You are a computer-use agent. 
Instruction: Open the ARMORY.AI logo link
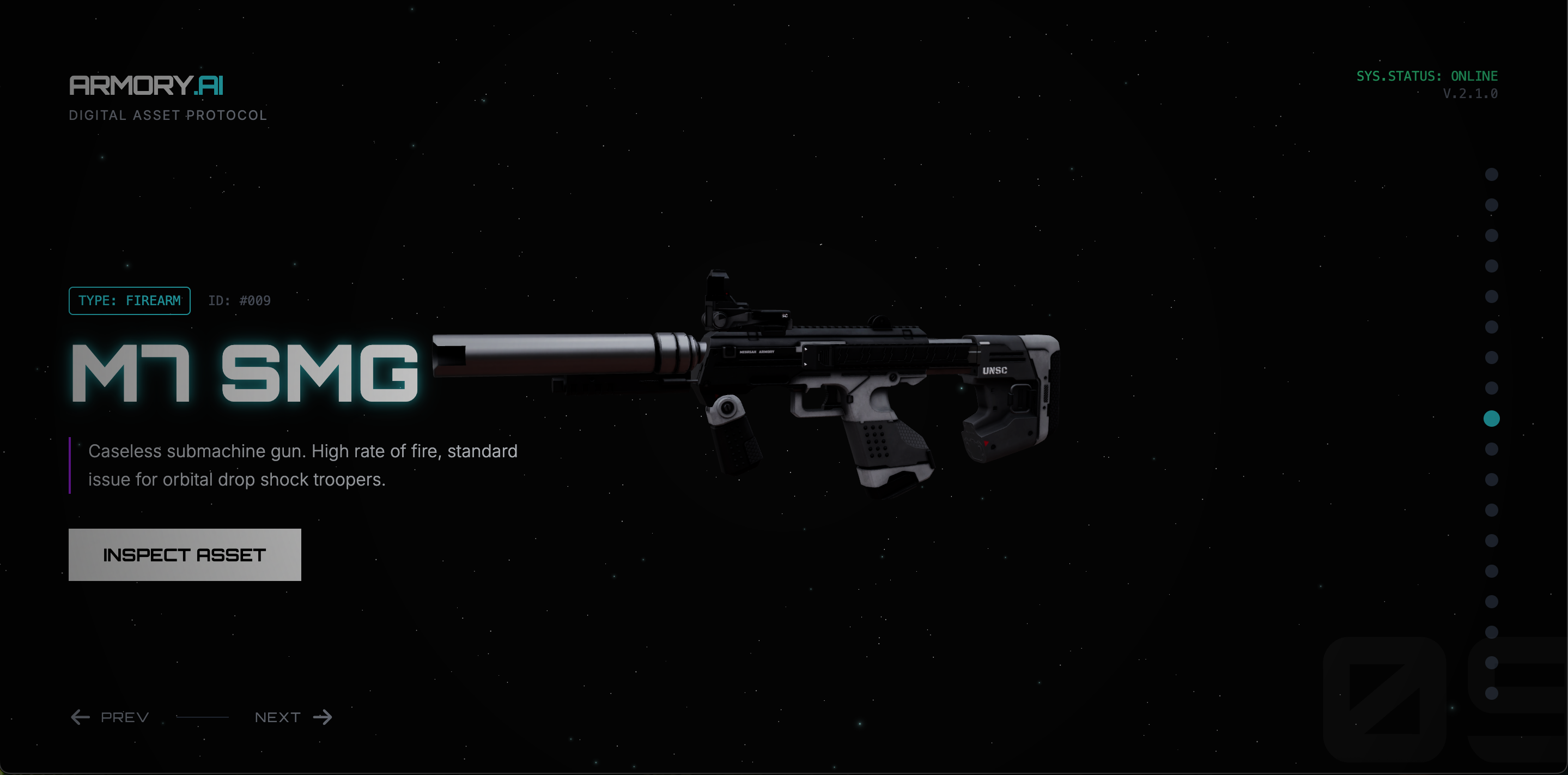pos(146,86)
